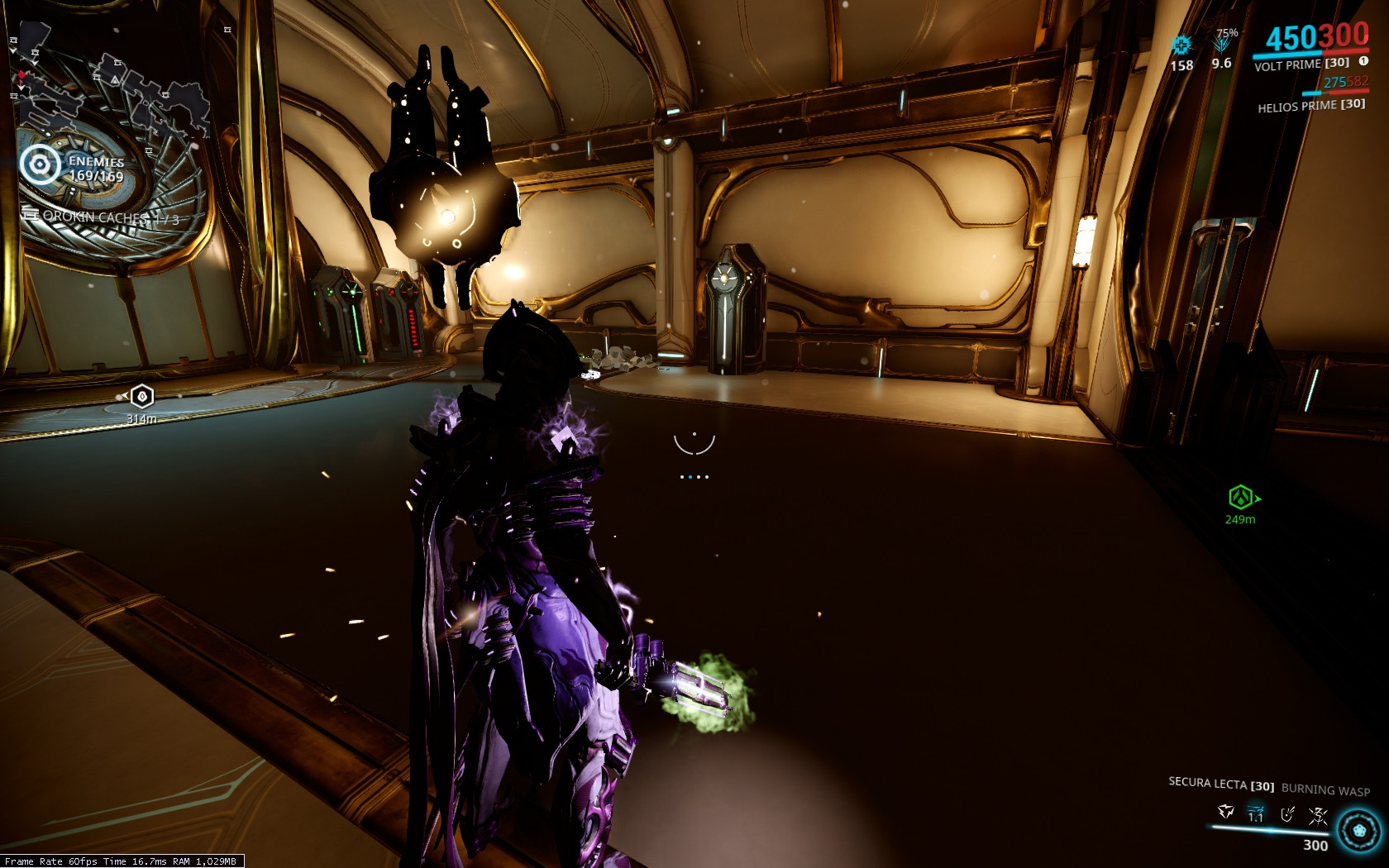Click the squad member badge showing 1

[x=1363, y=63]
